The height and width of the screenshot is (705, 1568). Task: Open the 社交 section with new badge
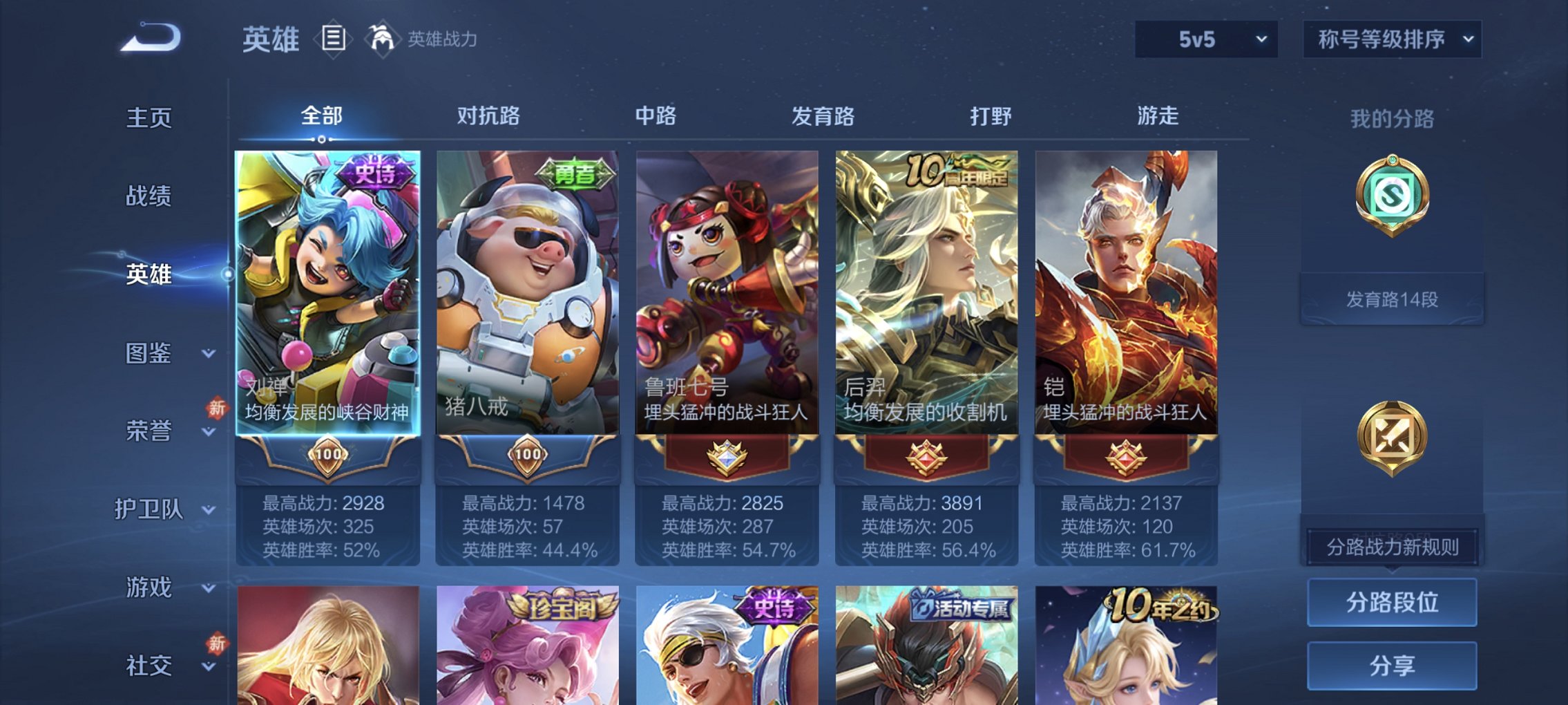pos(147,664)
